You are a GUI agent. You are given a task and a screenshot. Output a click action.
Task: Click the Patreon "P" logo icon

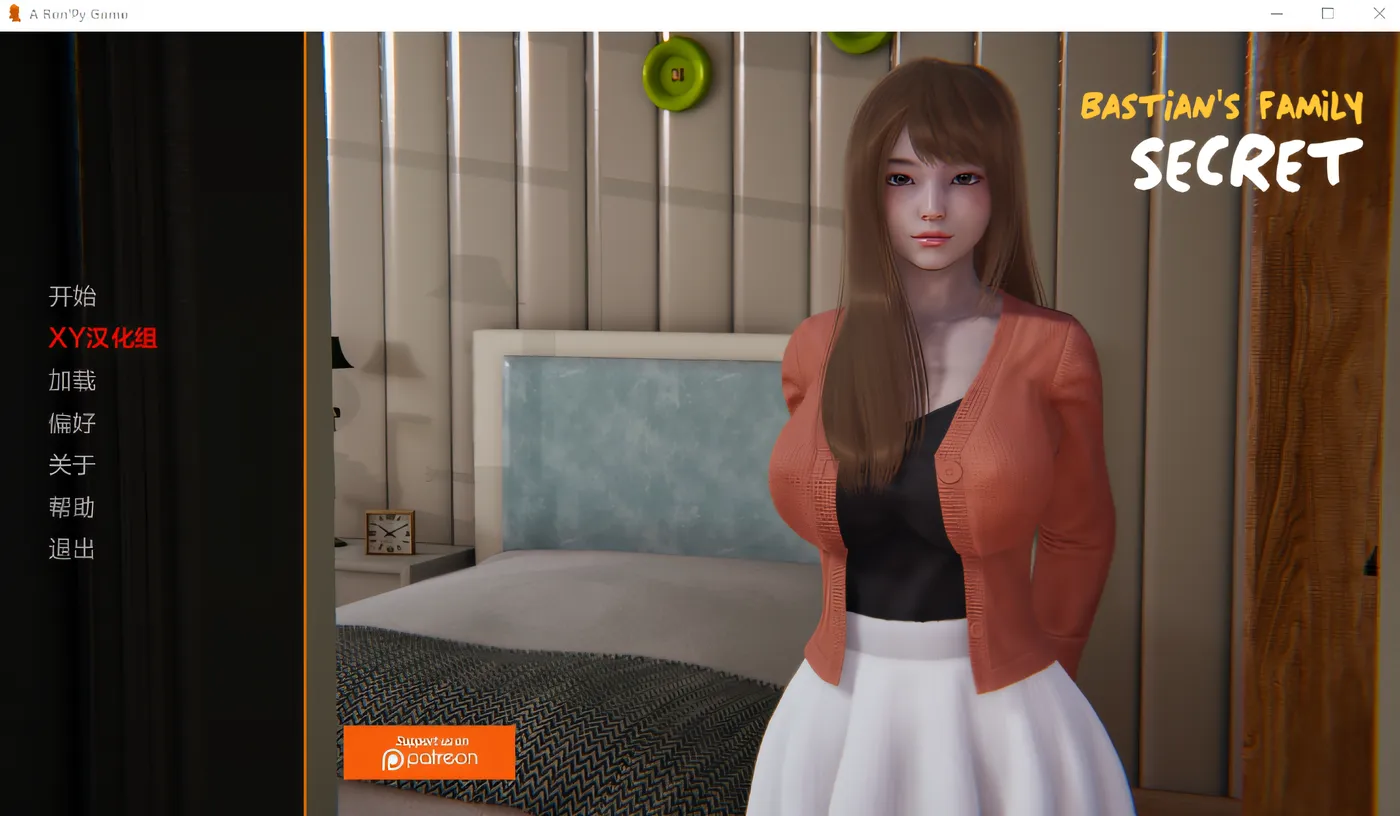click(394, 760)
